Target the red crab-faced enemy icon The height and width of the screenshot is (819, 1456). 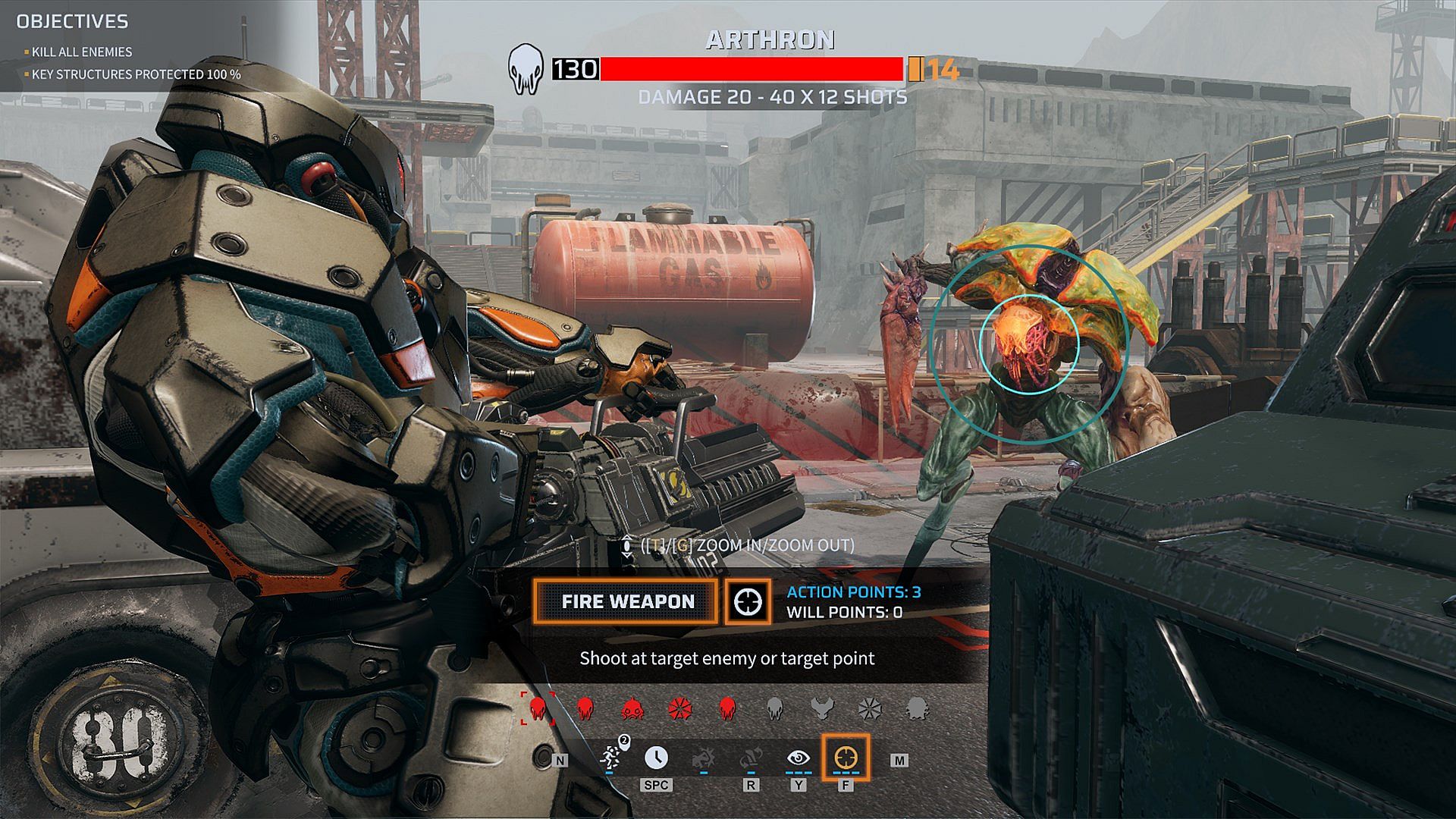[632, 708]
